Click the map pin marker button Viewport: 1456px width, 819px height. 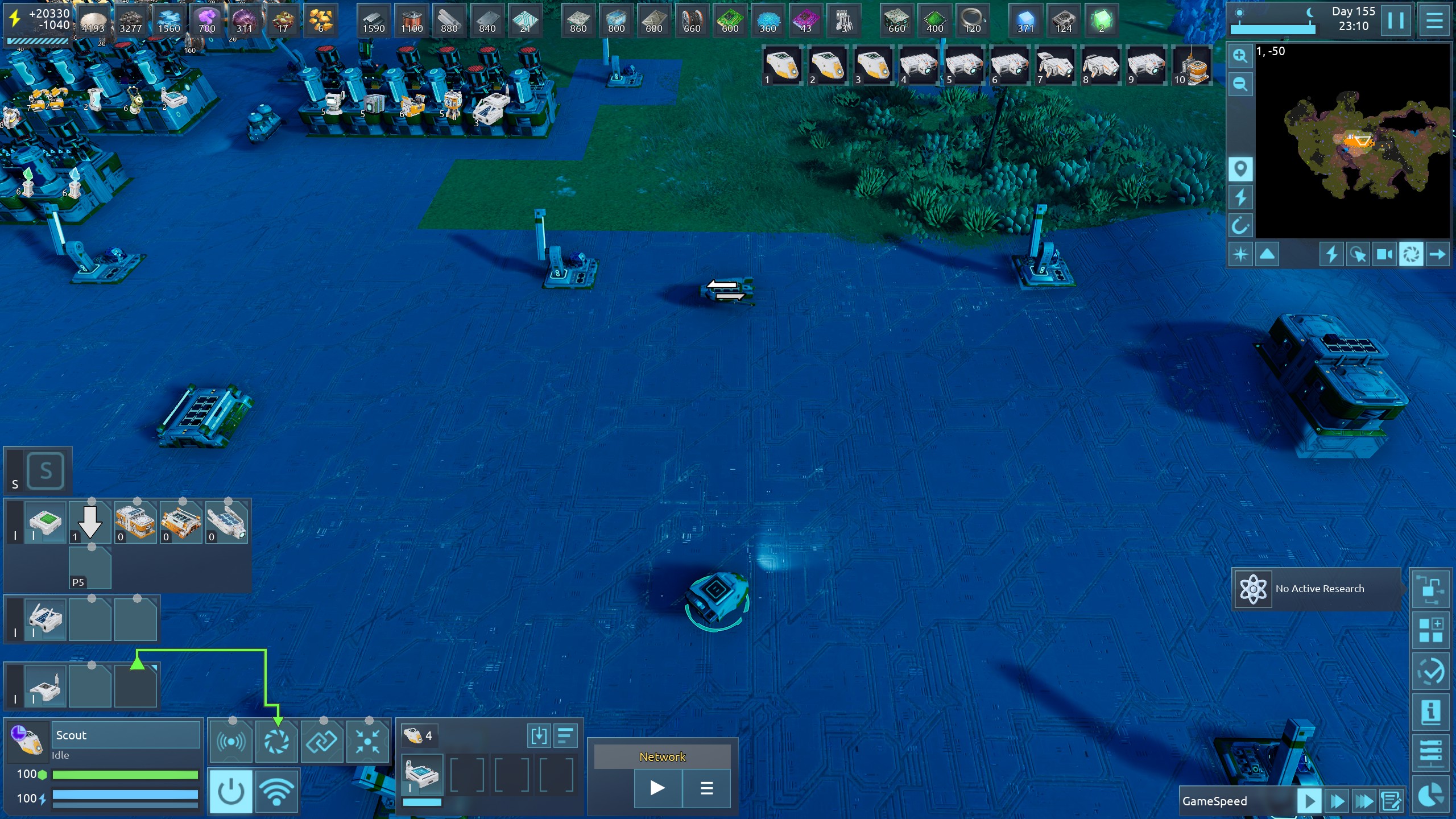click(1240, 169)
